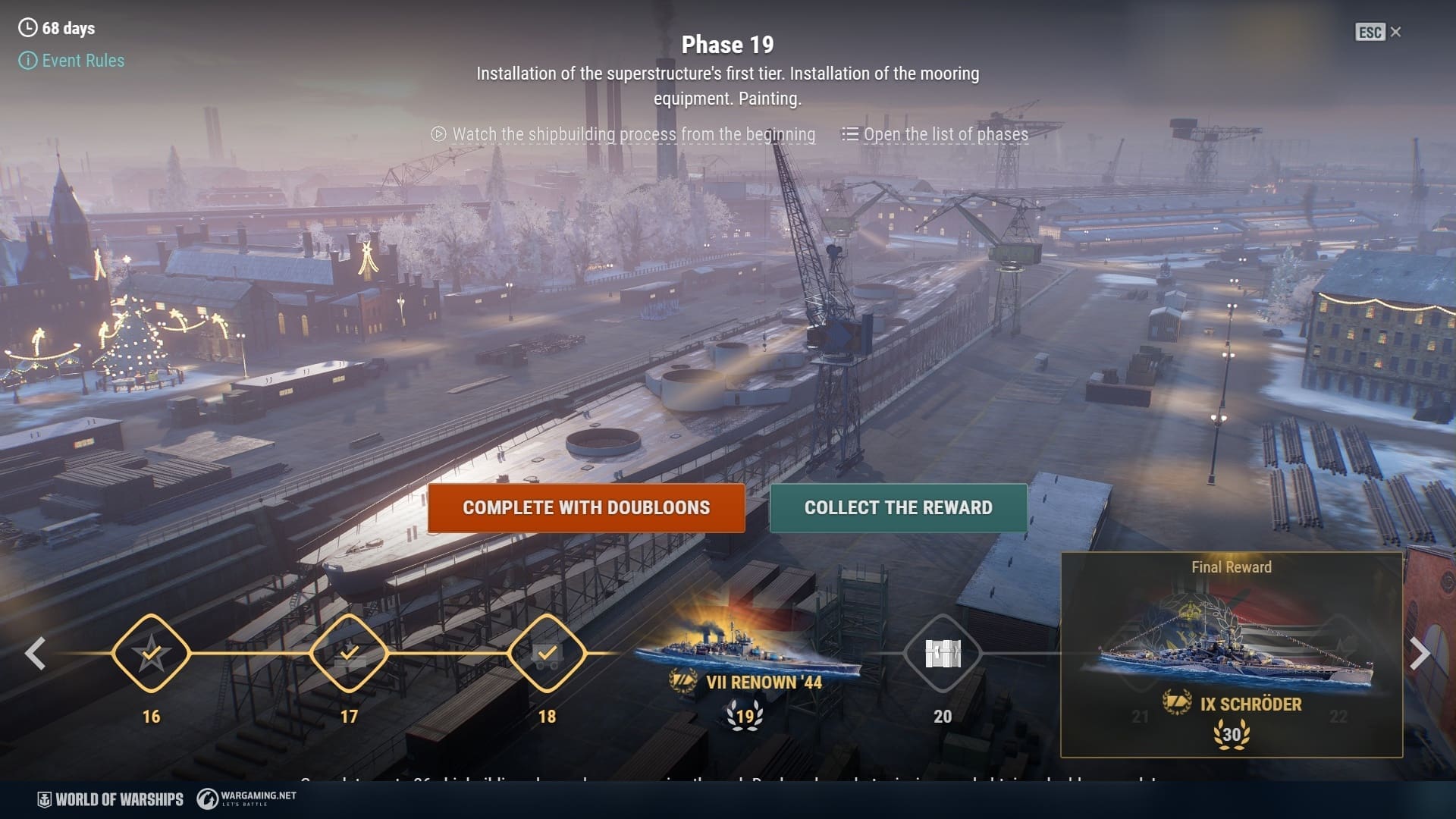Collect the reward for Phase 19
The height and width of the screenshot is (819, 1456).
point(898,508)
